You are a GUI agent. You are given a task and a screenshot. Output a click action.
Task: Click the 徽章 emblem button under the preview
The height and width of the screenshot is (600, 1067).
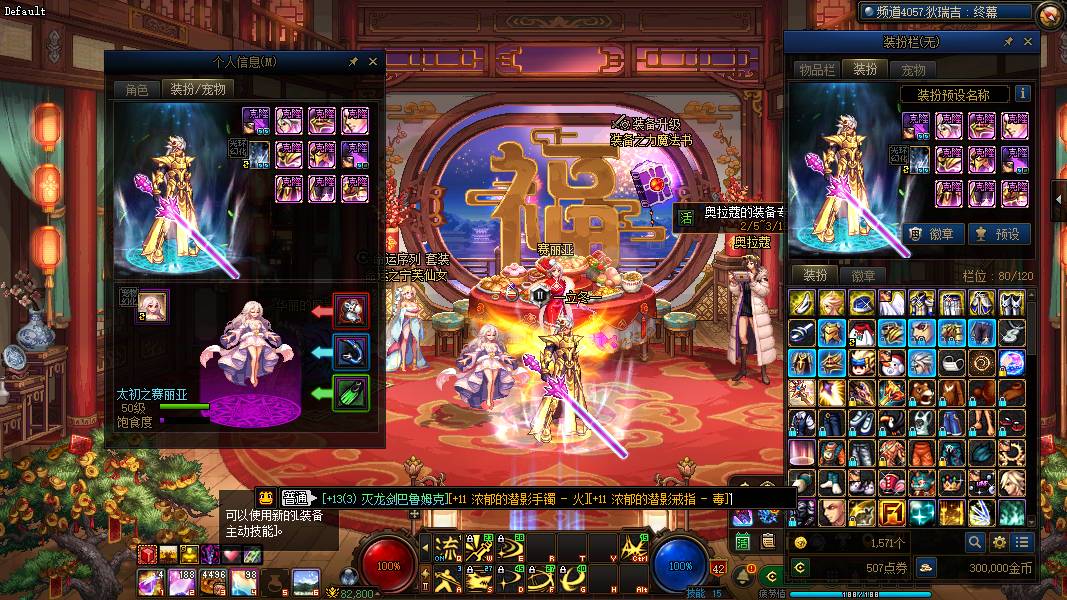click(934, 233)
